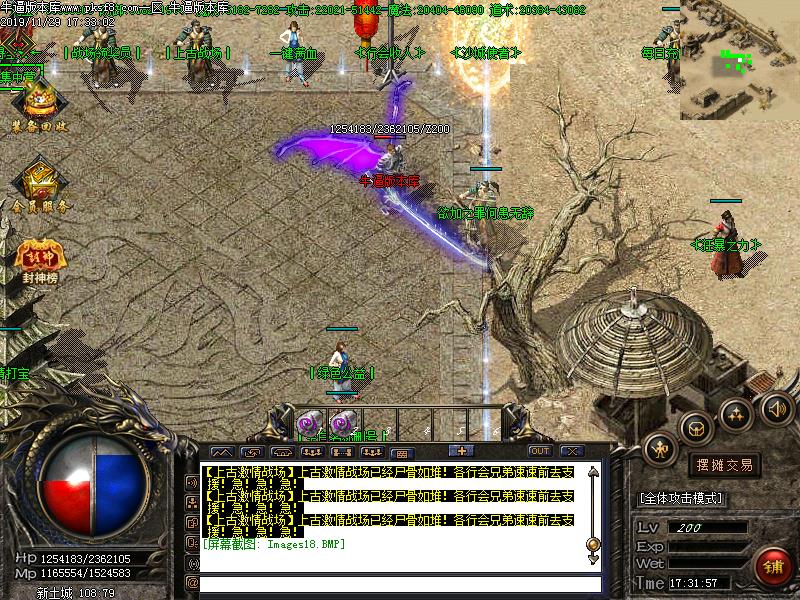The height and width of the screenshot is (600, 800).
Task: Open the 封神榜 ranking icon
Action: [40, 259]
